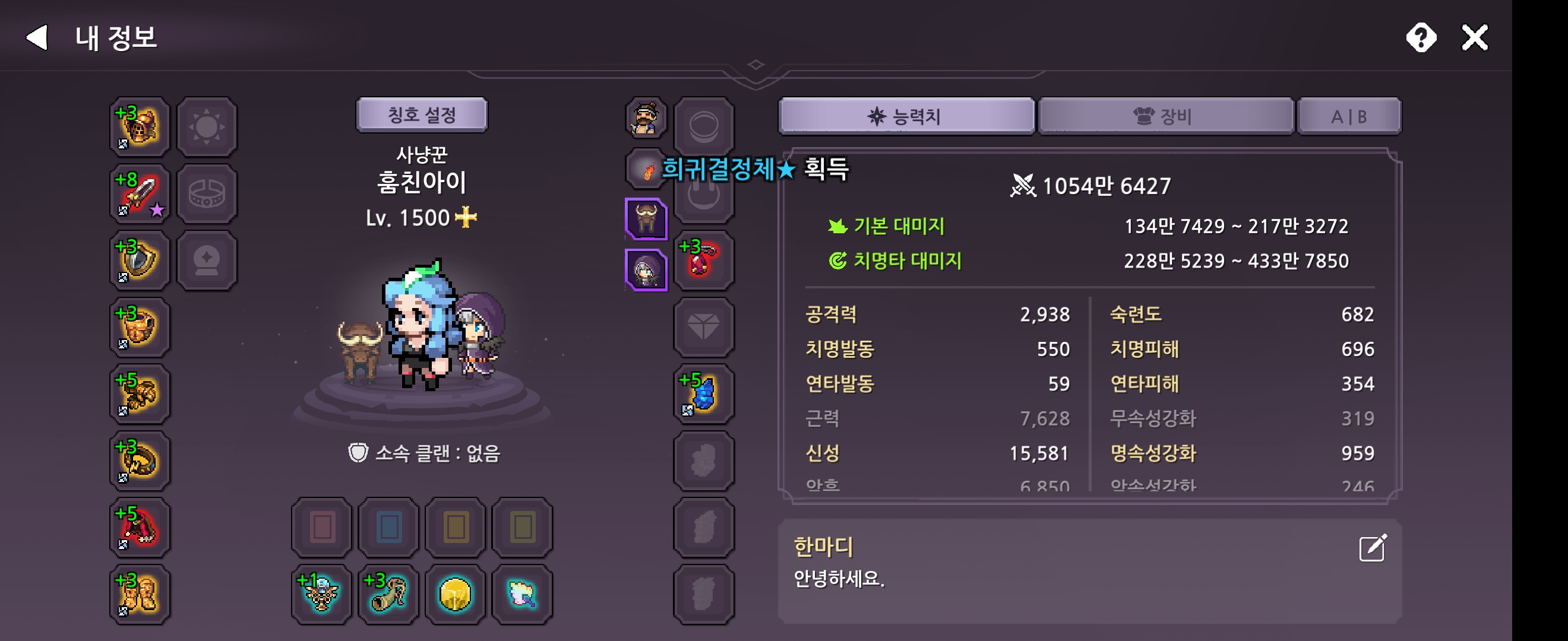Select the +3 horn relic item slot
The height and width of the screenshot is (641, 1568).
pyautogui.click(x=388, y=593)
